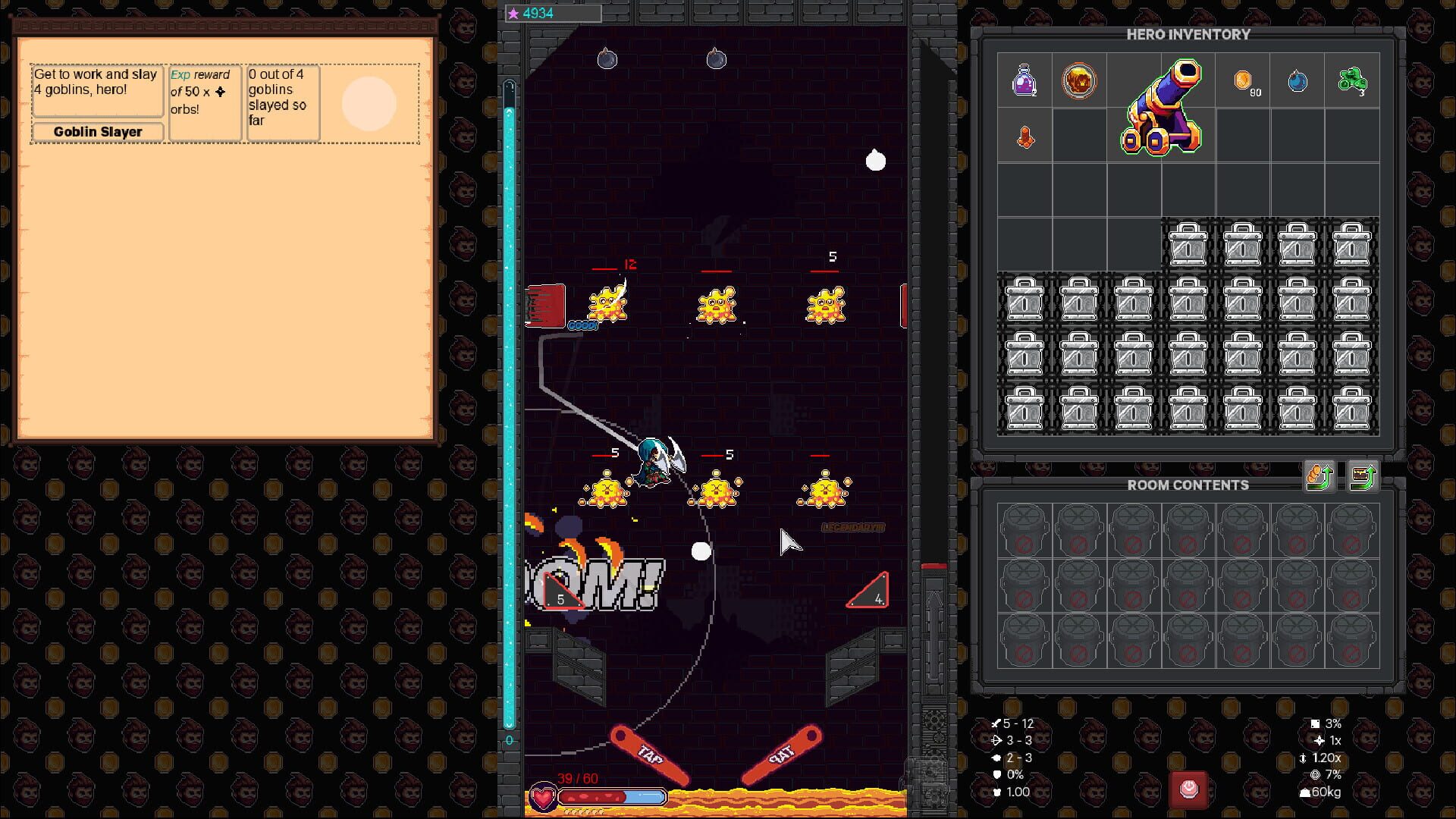The image size is (1456, 819).
Task: Select the blue bomb inventory item
Action: pos(1298,82)
